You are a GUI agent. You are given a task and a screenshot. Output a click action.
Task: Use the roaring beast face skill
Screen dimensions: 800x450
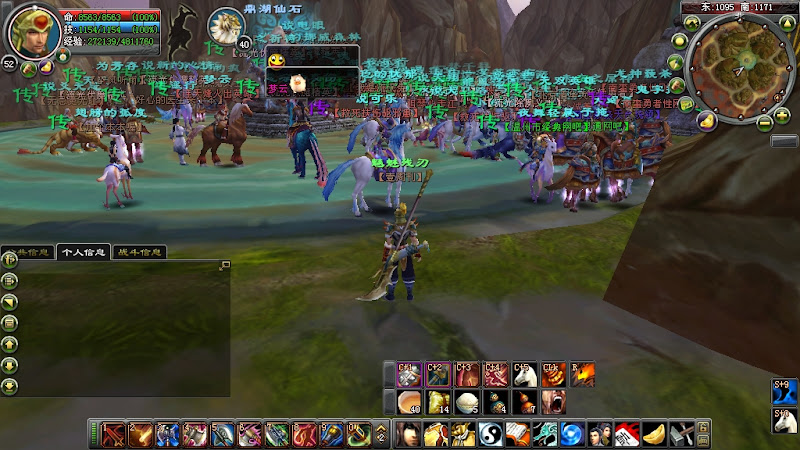click(551, 402)
